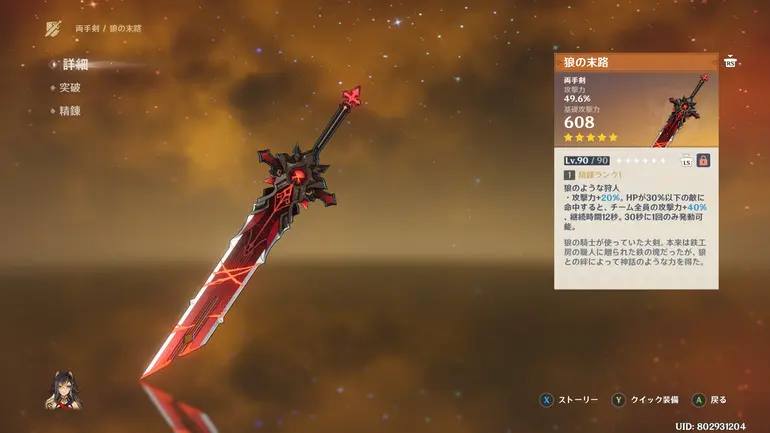Switch to the 突破 ascension tab

[x=71, y=88]
